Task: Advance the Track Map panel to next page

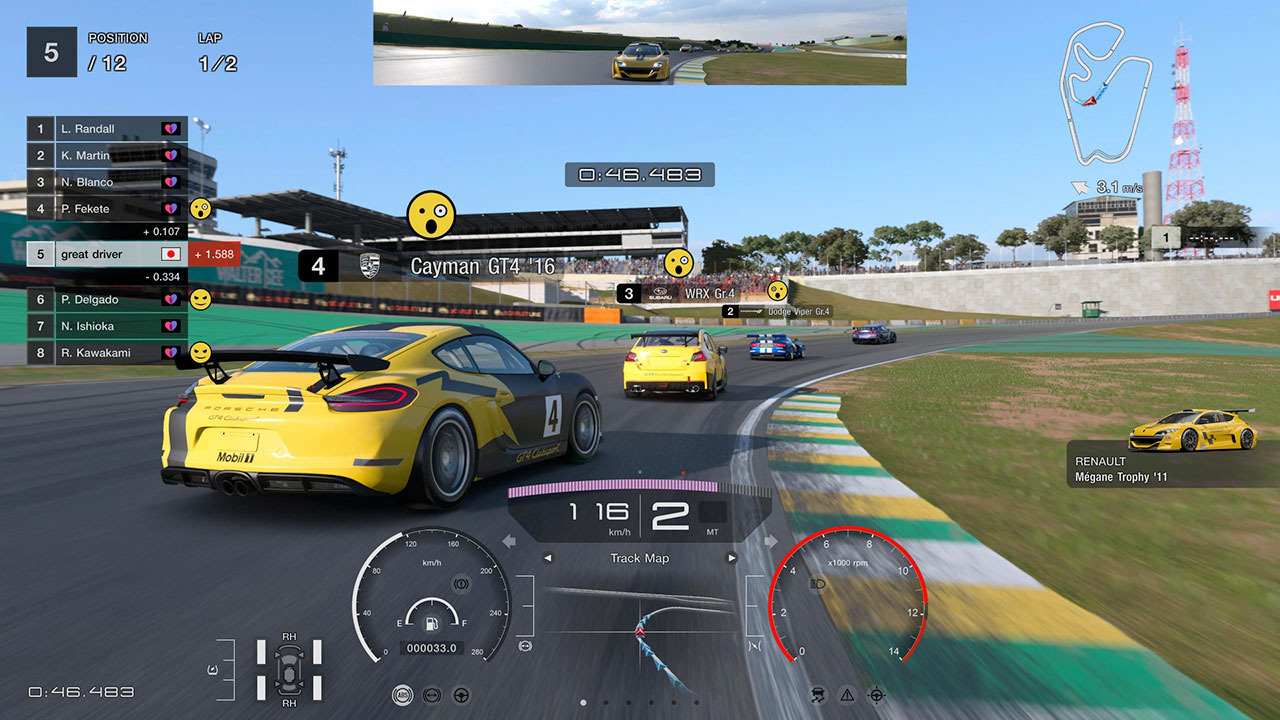Action: (732, 558)
